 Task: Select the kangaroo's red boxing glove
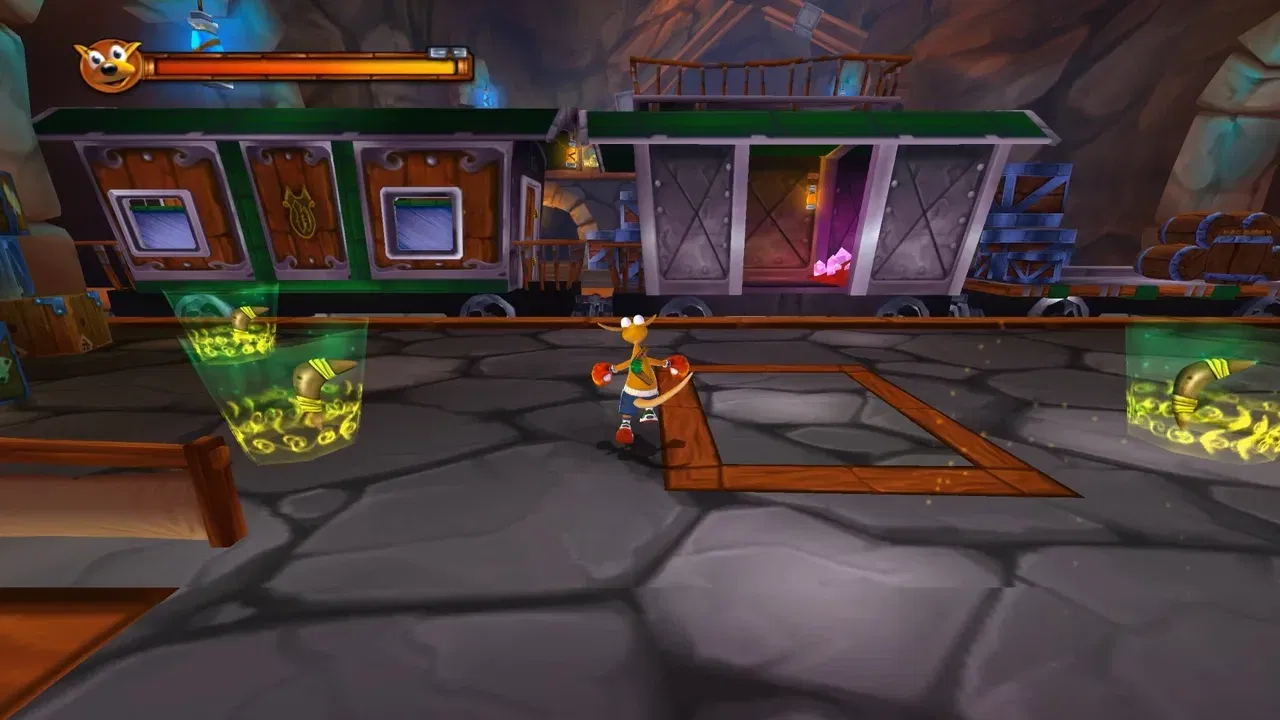coord(600,375)
